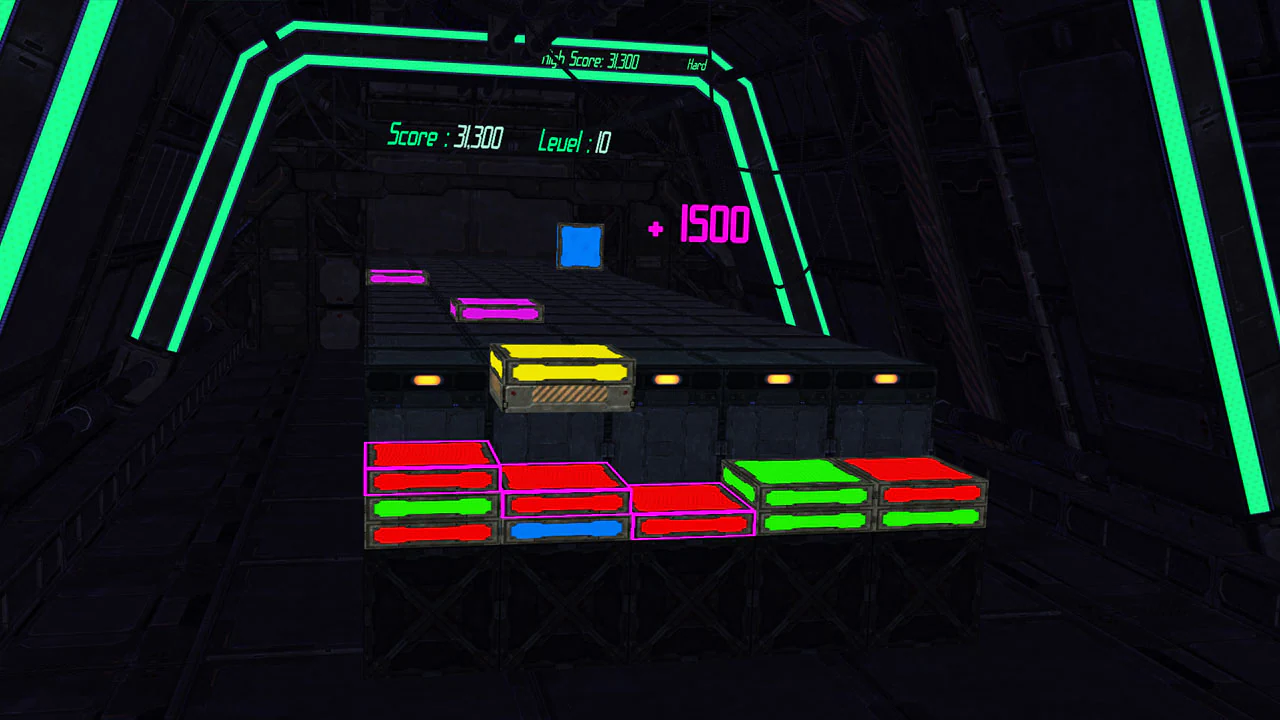Toggle the rightmost amber conveyor light
1280x720 pixels.
coord(885,377)
